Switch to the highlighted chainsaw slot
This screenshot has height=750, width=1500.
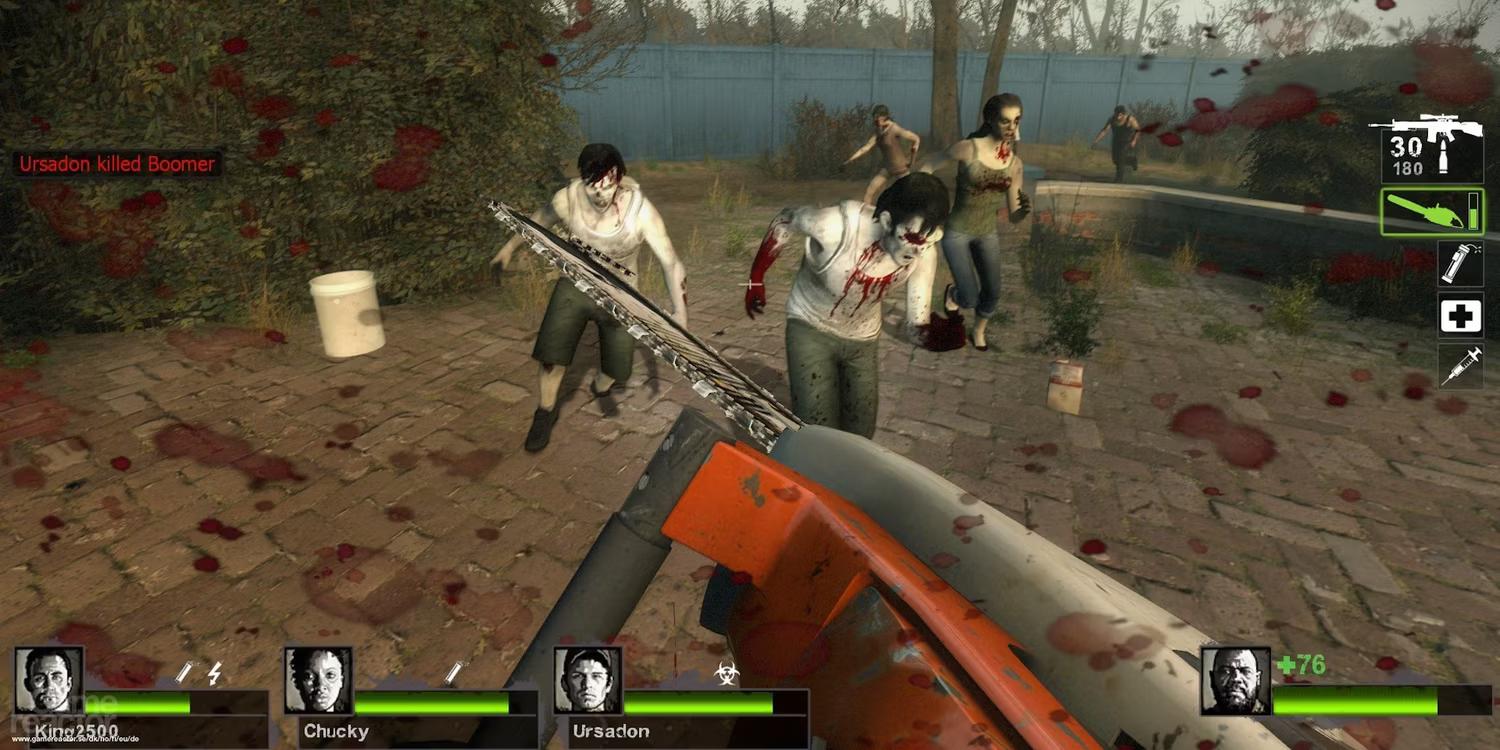(1432, 212)
